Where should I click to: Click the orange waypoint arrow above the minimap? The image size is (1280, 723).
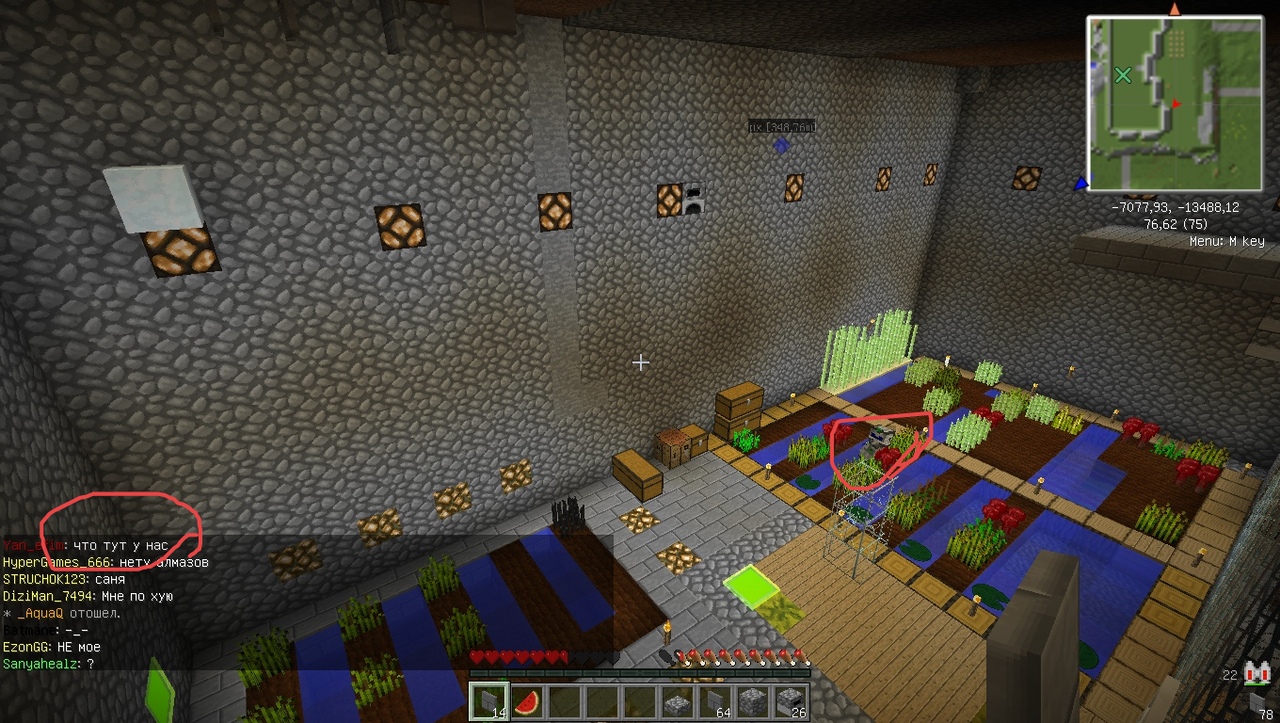(x=1174, y=9)
